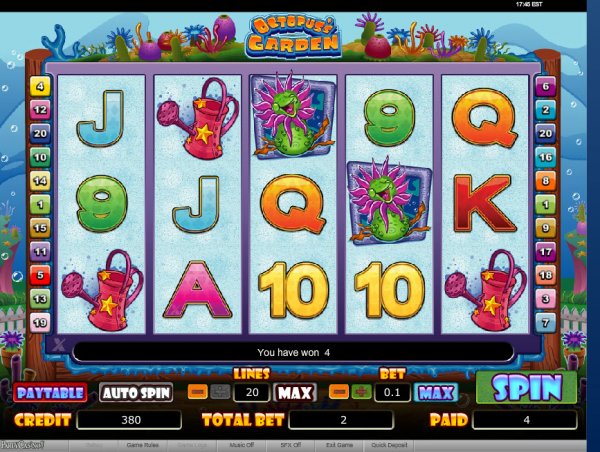Screen dimensions: 600x452
Task: Start Auto Spin
Action: pyautogui.click(x=135, y=393)
